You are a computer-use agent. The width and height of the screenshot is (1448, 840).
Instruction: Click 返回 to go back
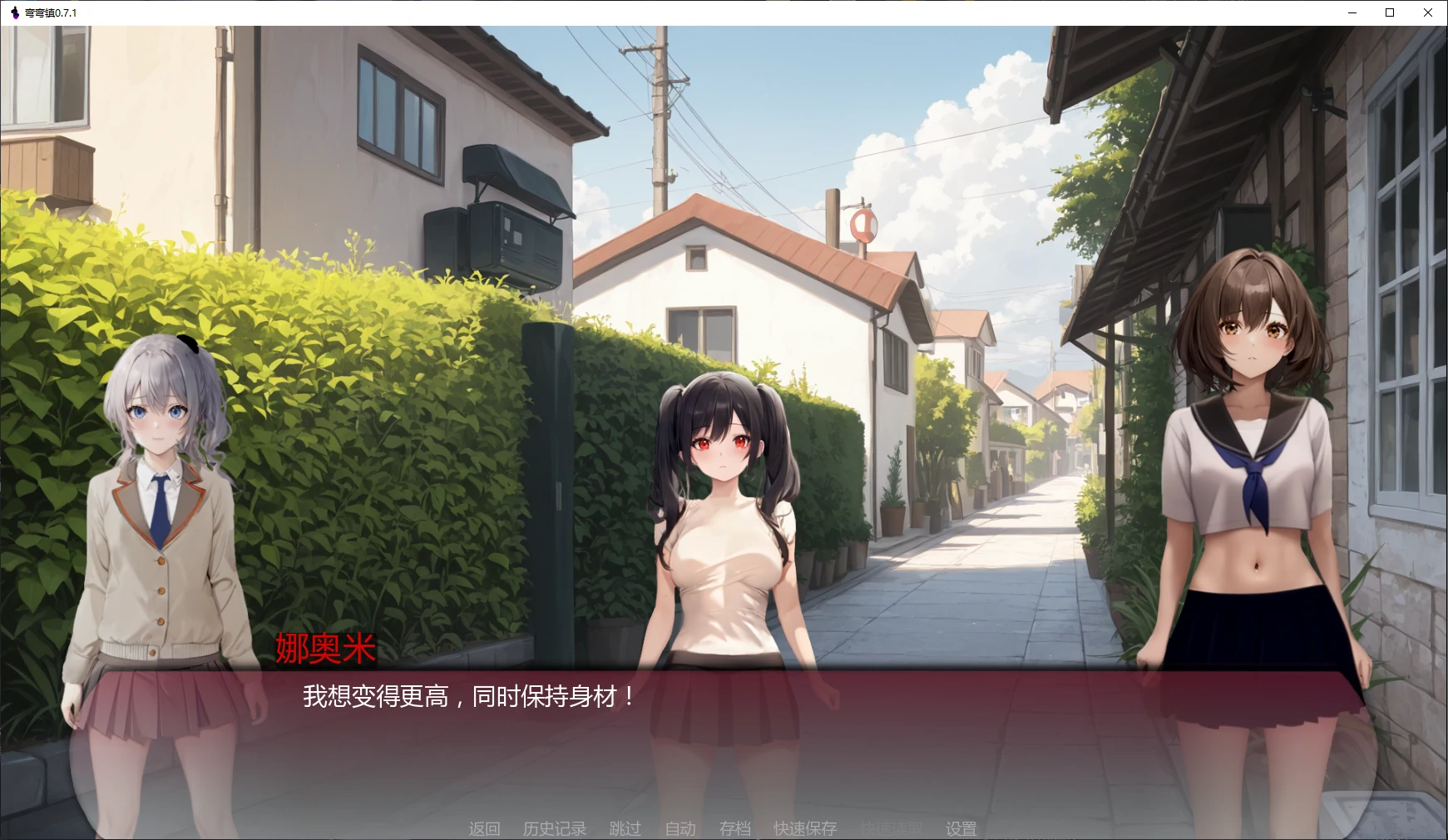[x=485, y=828]
